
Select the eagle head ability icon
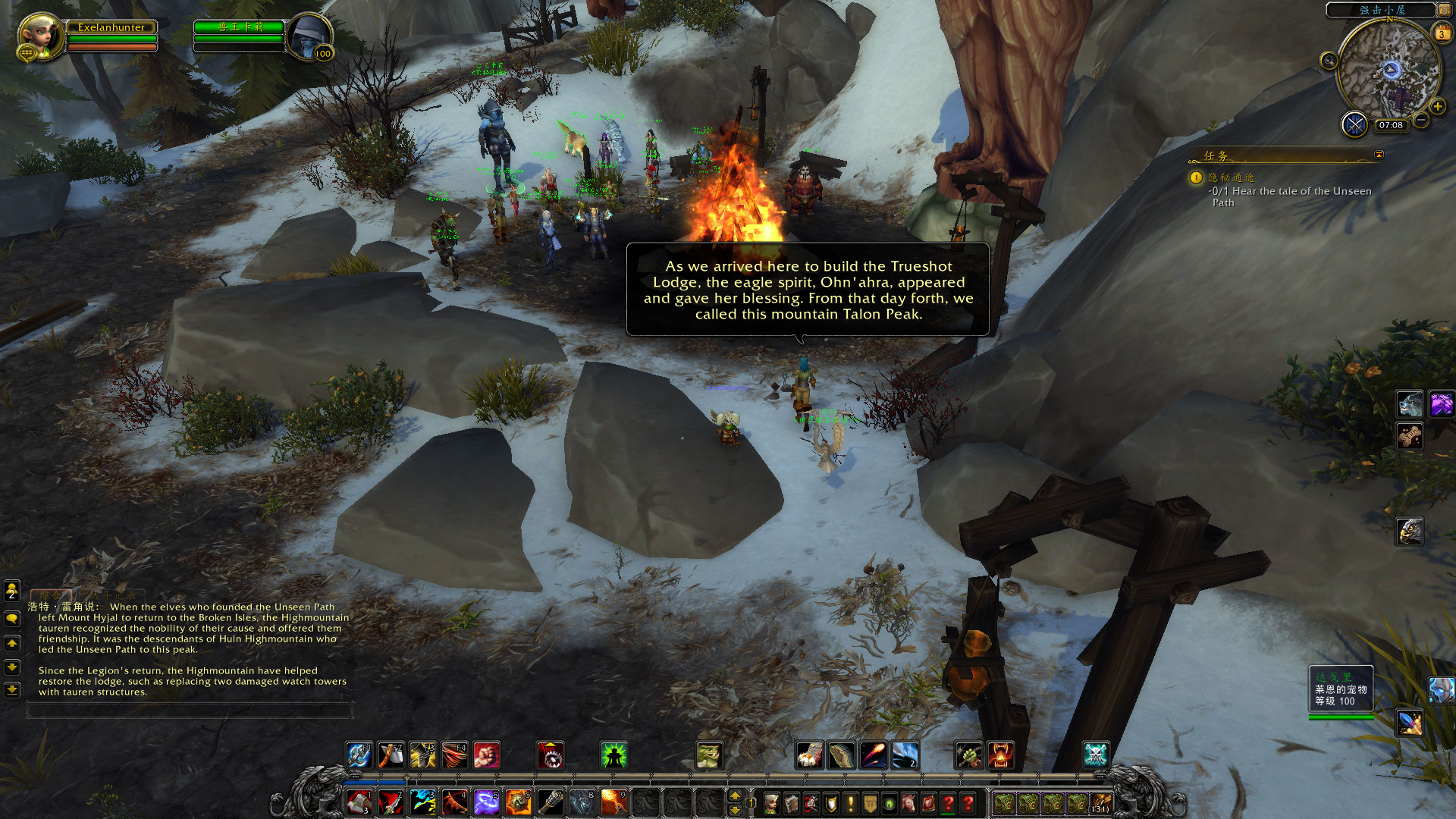coord(1409,532)
